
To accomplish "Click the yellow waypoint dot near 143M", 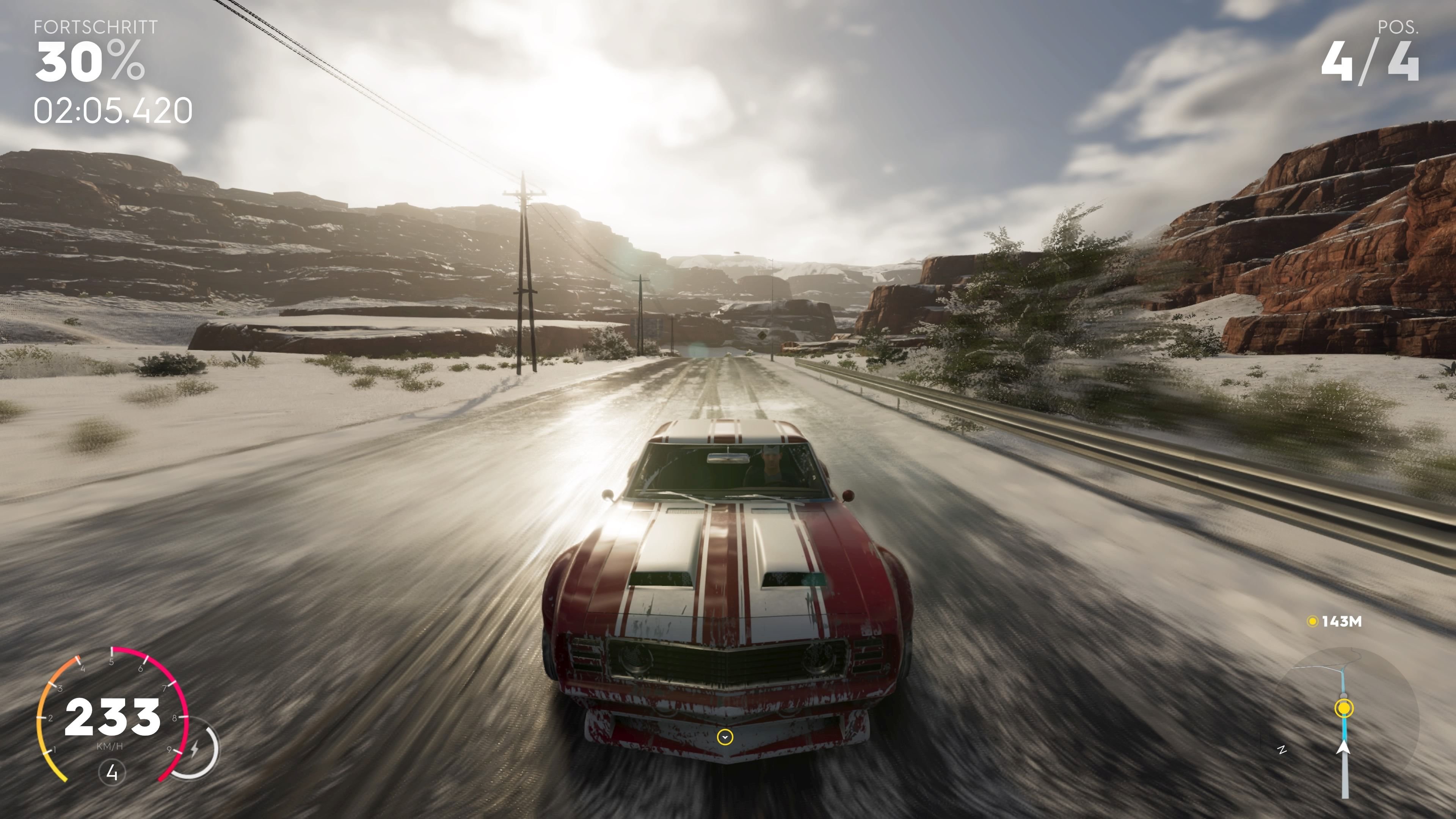I will (x=1313, y=622).
